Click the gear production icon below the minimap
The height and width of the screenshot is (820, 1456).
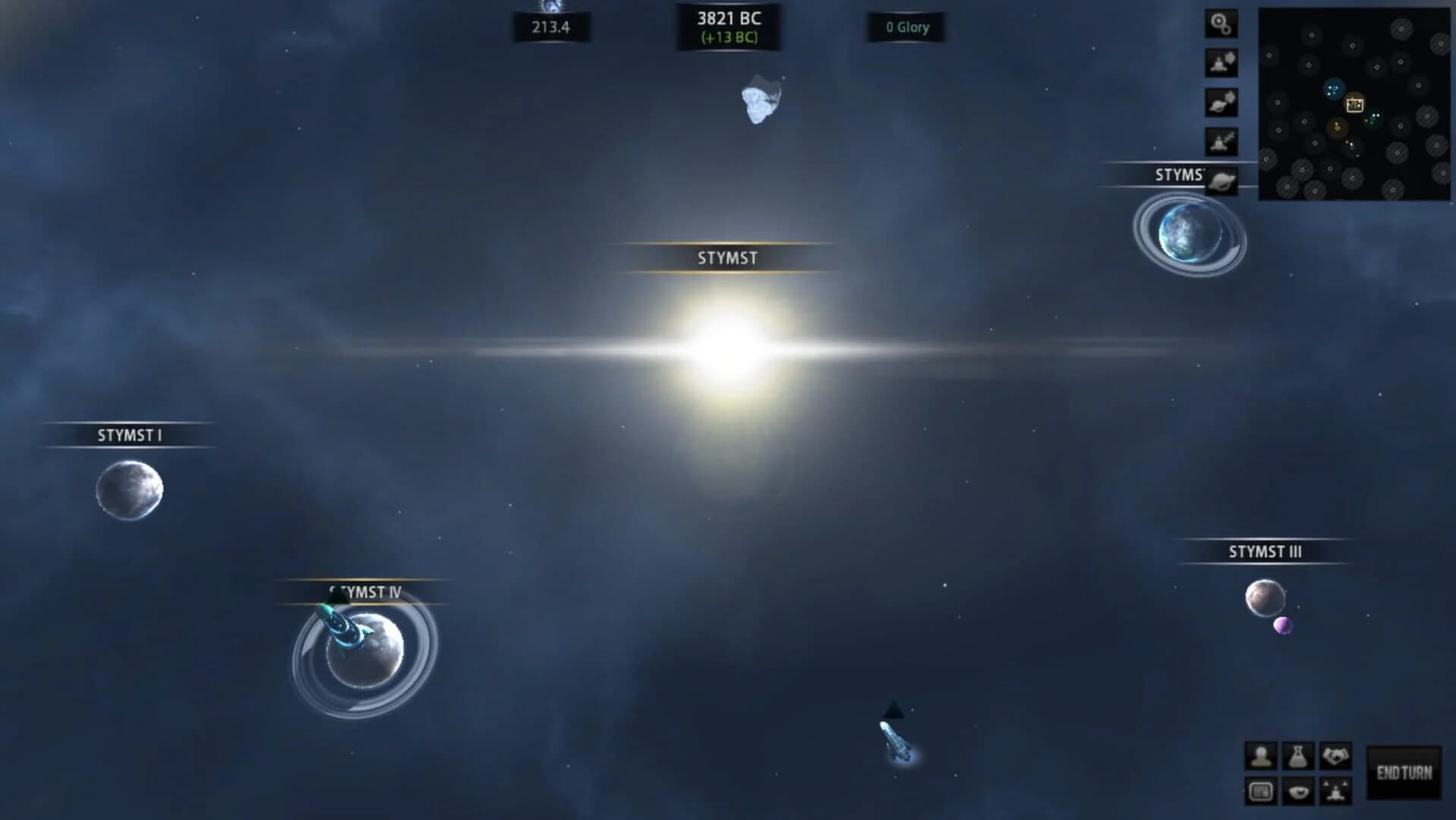[x=1221, y=24]
